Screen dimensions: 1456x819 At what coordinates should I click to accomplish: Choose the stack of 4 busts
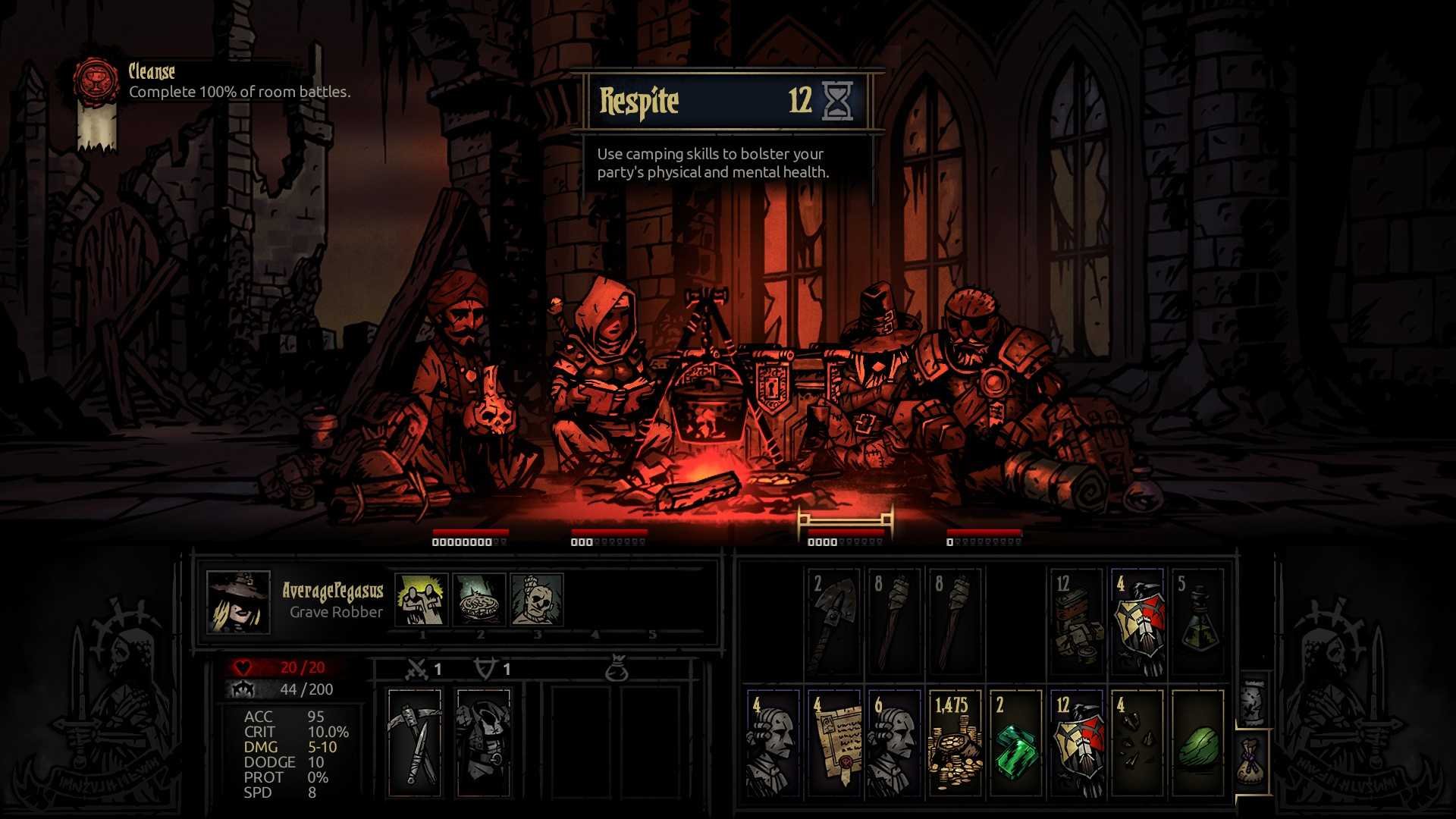(x=773, y=743)
